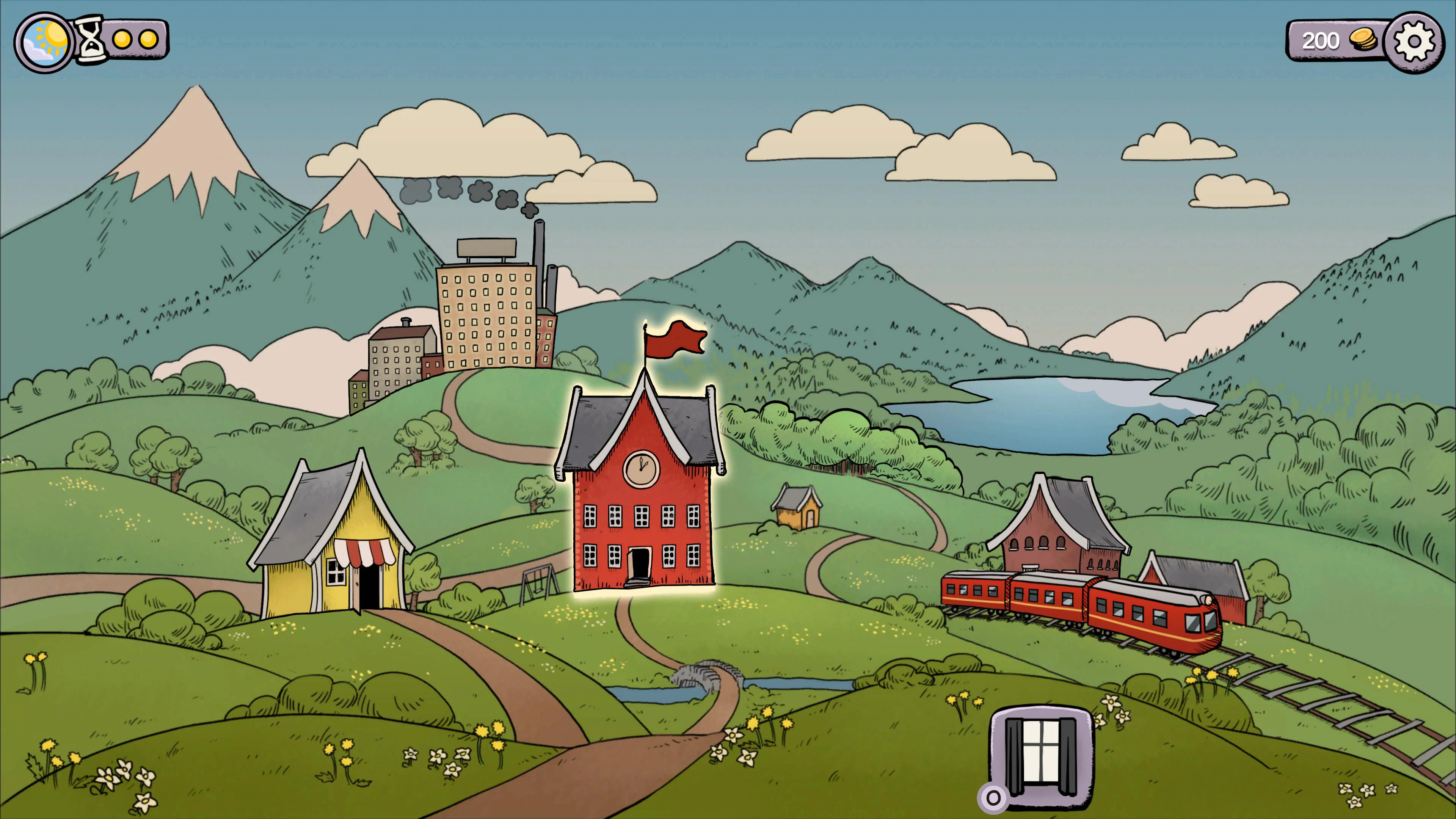Click the second yellow dot on the top-left bar
1456x819 pixels.
point(148,40)
